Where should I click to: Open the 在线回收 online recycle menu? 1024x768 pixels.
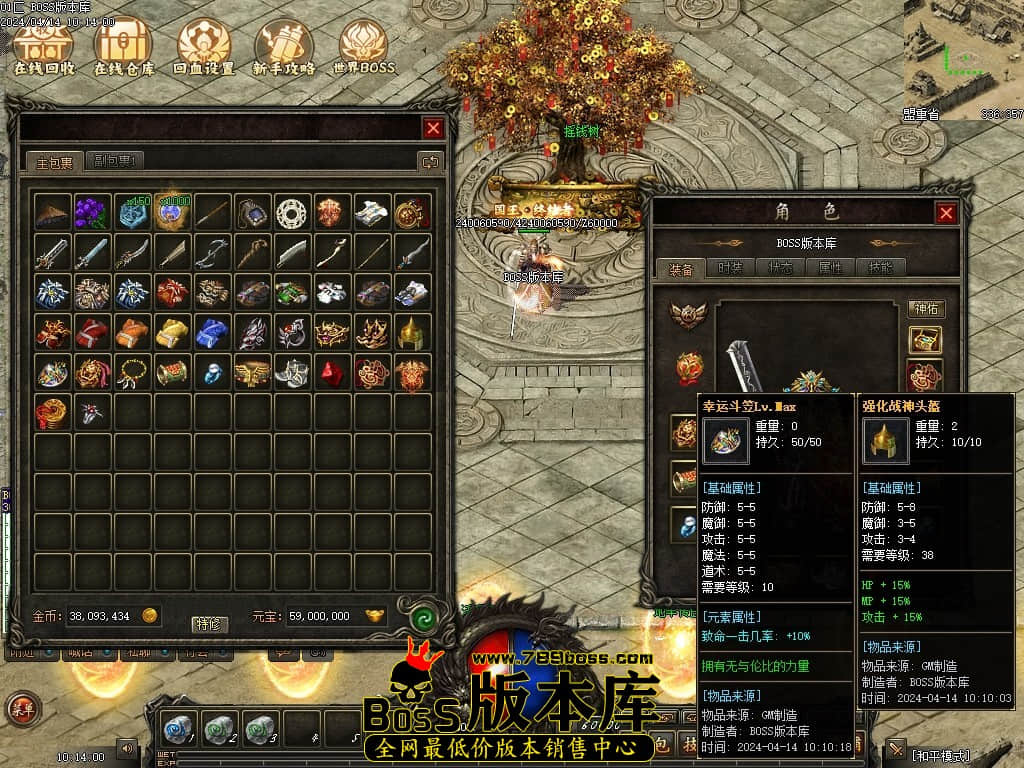click(44, 46)
